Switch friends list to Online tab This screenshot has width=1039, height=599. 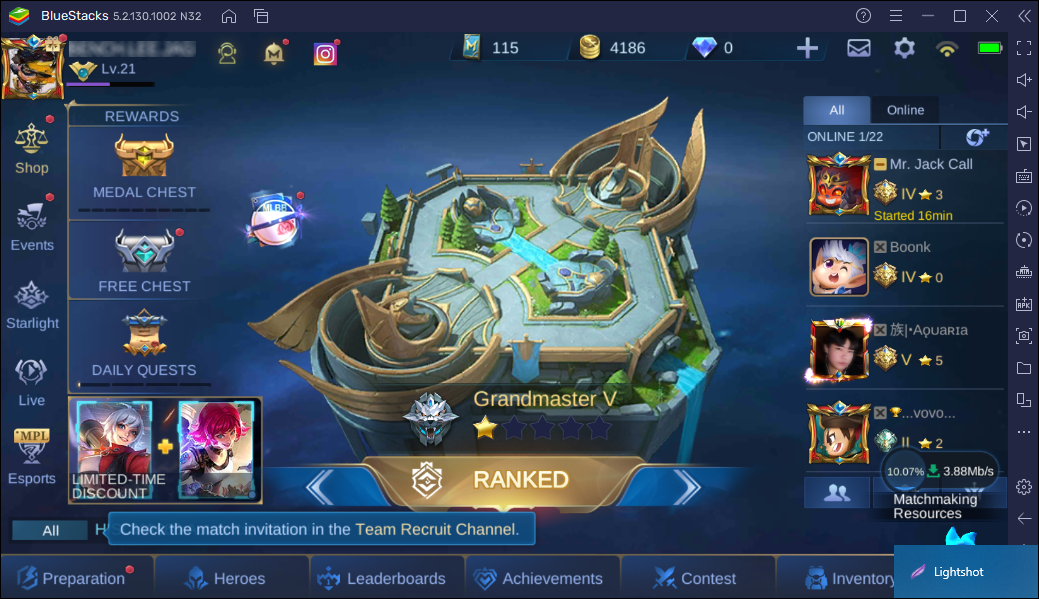(905, 110)
